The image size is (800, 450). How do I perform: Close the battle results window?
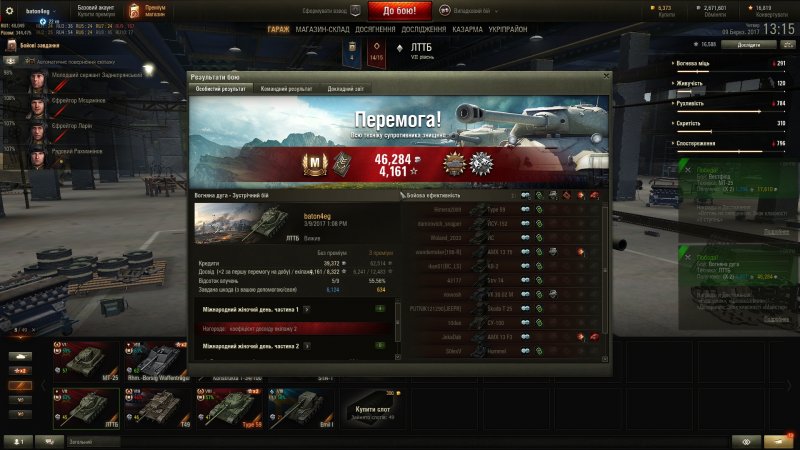tap(604, 76)
